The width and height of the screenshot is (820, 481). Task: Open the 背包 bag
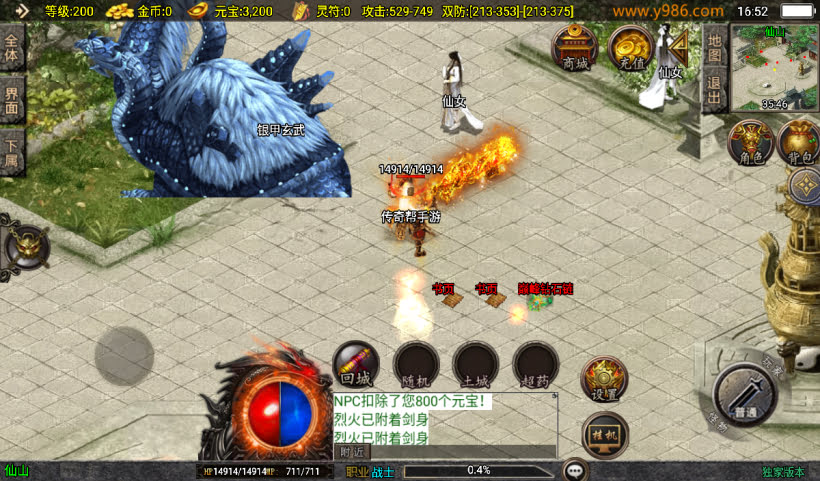point(798,141)
